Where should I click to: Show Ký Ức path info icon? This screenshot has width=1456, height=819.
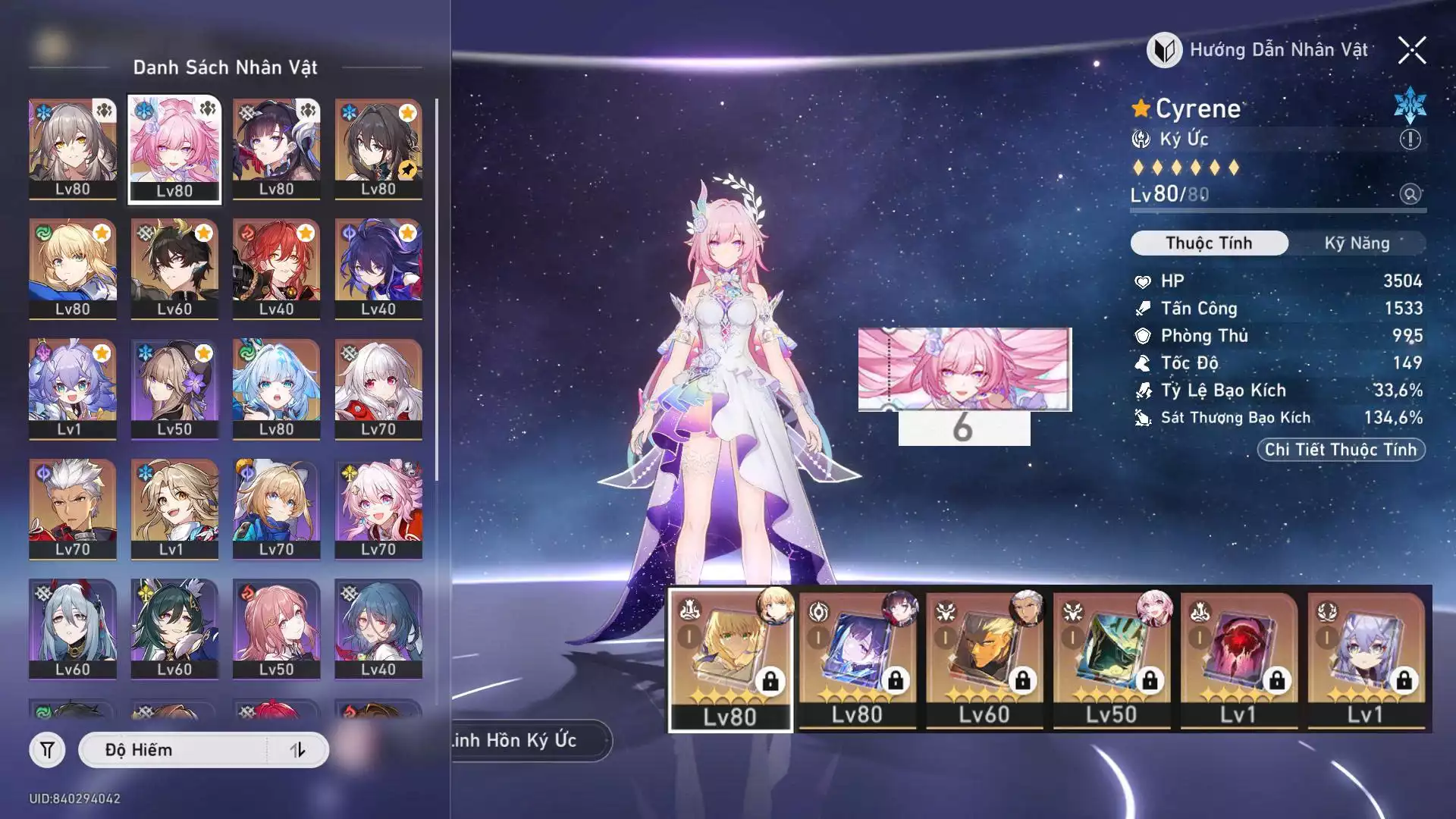(x=1410, y=140)
